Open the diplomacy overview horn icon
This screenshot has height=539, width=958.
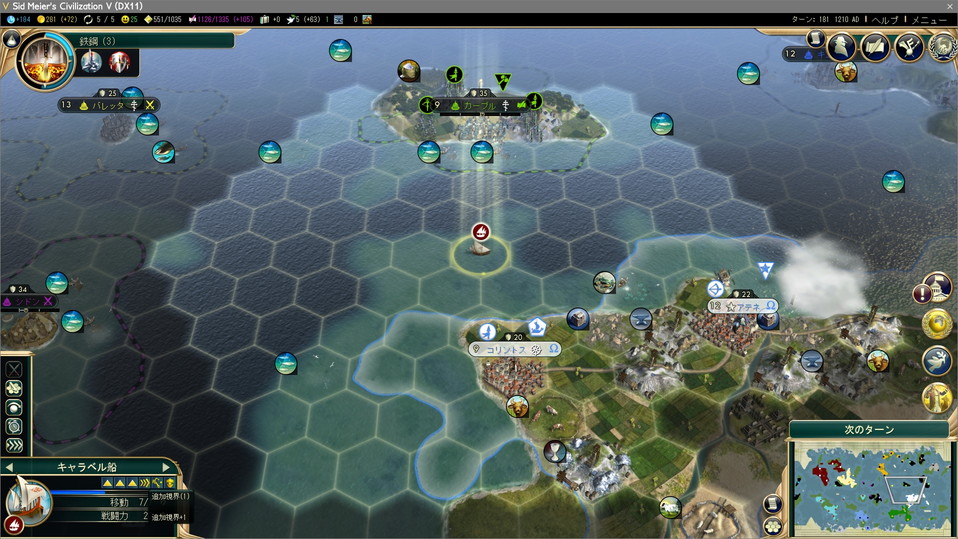pyautogui.click(x=908, y=46)
